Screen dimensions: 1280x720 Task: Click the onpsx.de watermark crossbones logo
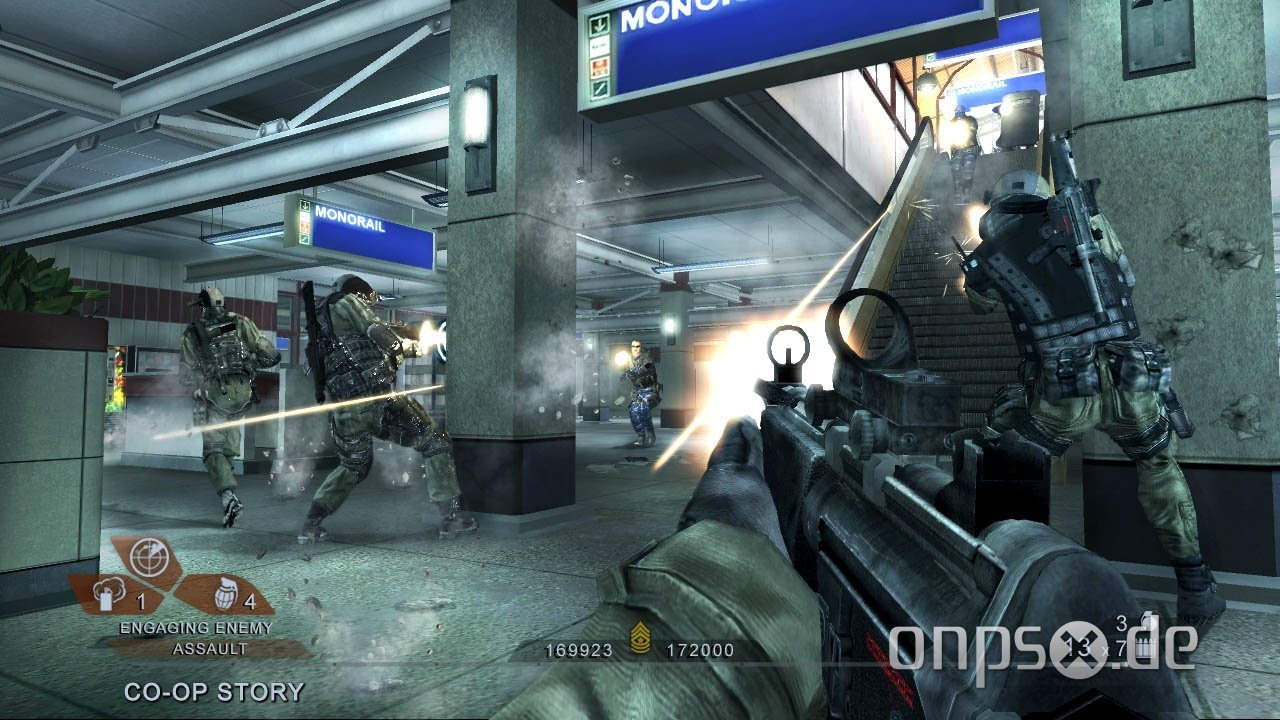pos(1079,648)
